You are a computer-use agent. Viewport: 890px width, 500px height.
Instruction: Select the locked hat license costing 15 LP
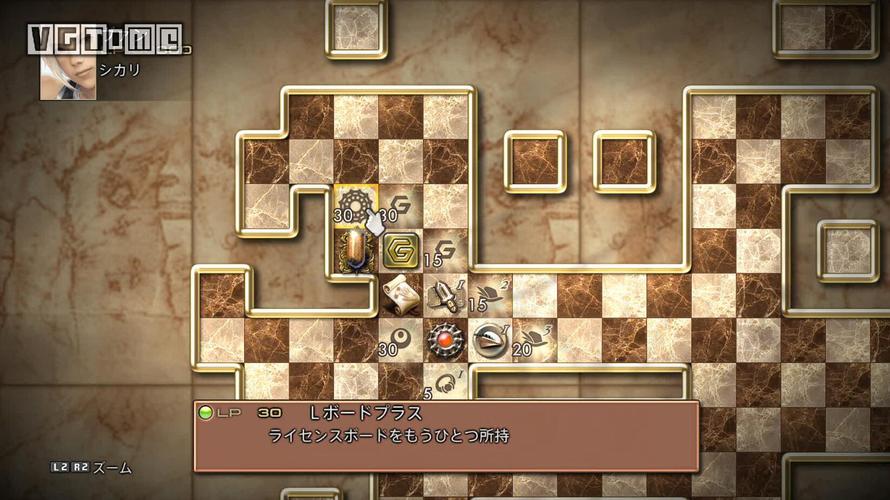pyautogui.click(x=490, y=294)
